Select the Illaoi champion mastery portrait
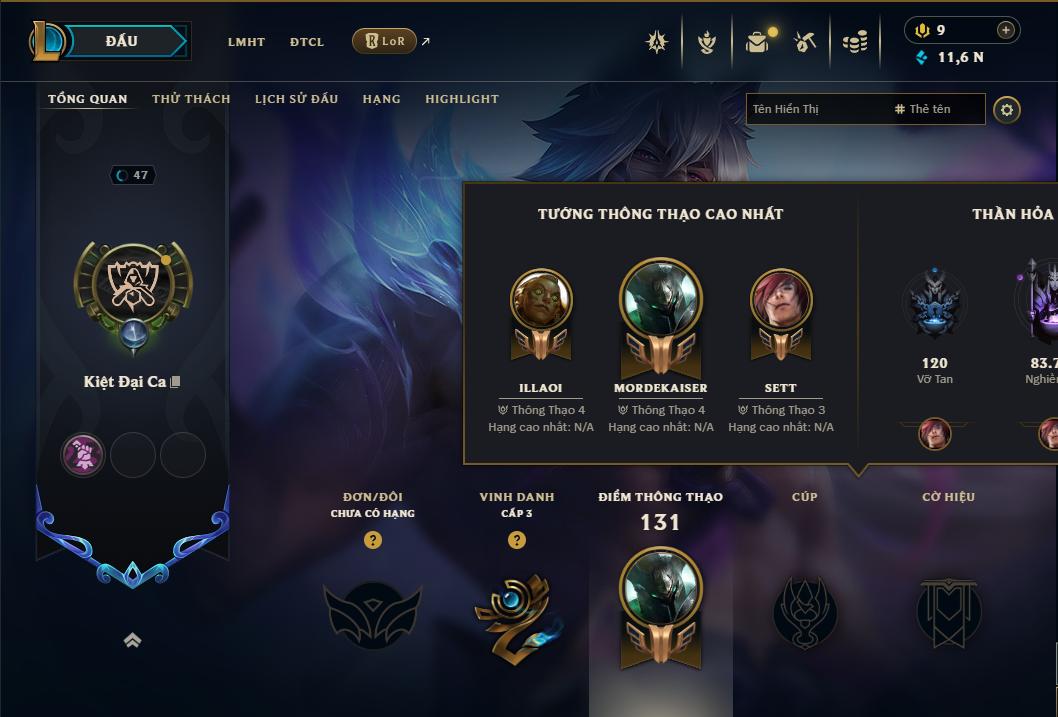The width and height of the screenshot is (1058, 717). pyautogui.click(x=541, y=300)
